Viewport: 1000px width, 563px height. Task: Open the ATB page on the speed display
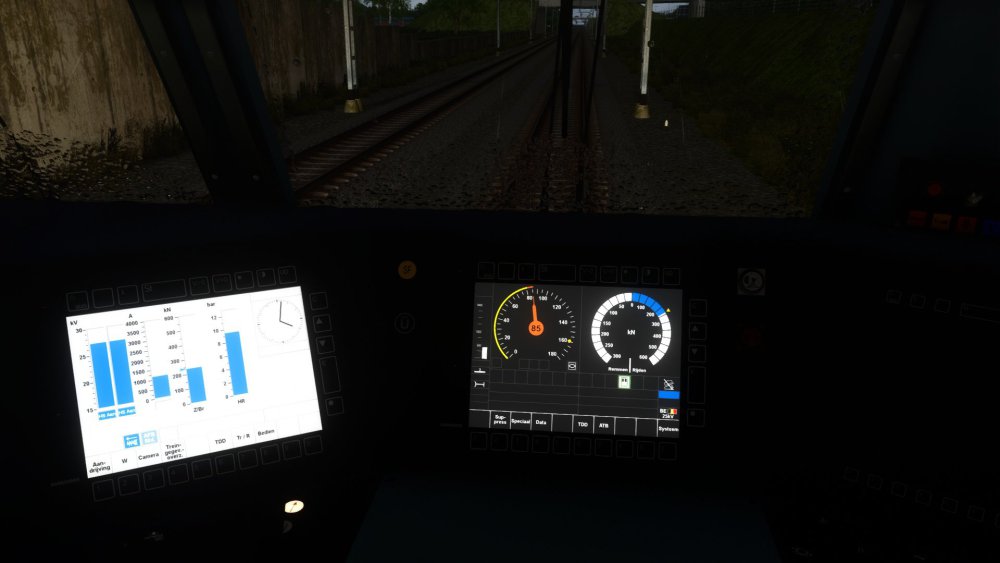(604, 425)
